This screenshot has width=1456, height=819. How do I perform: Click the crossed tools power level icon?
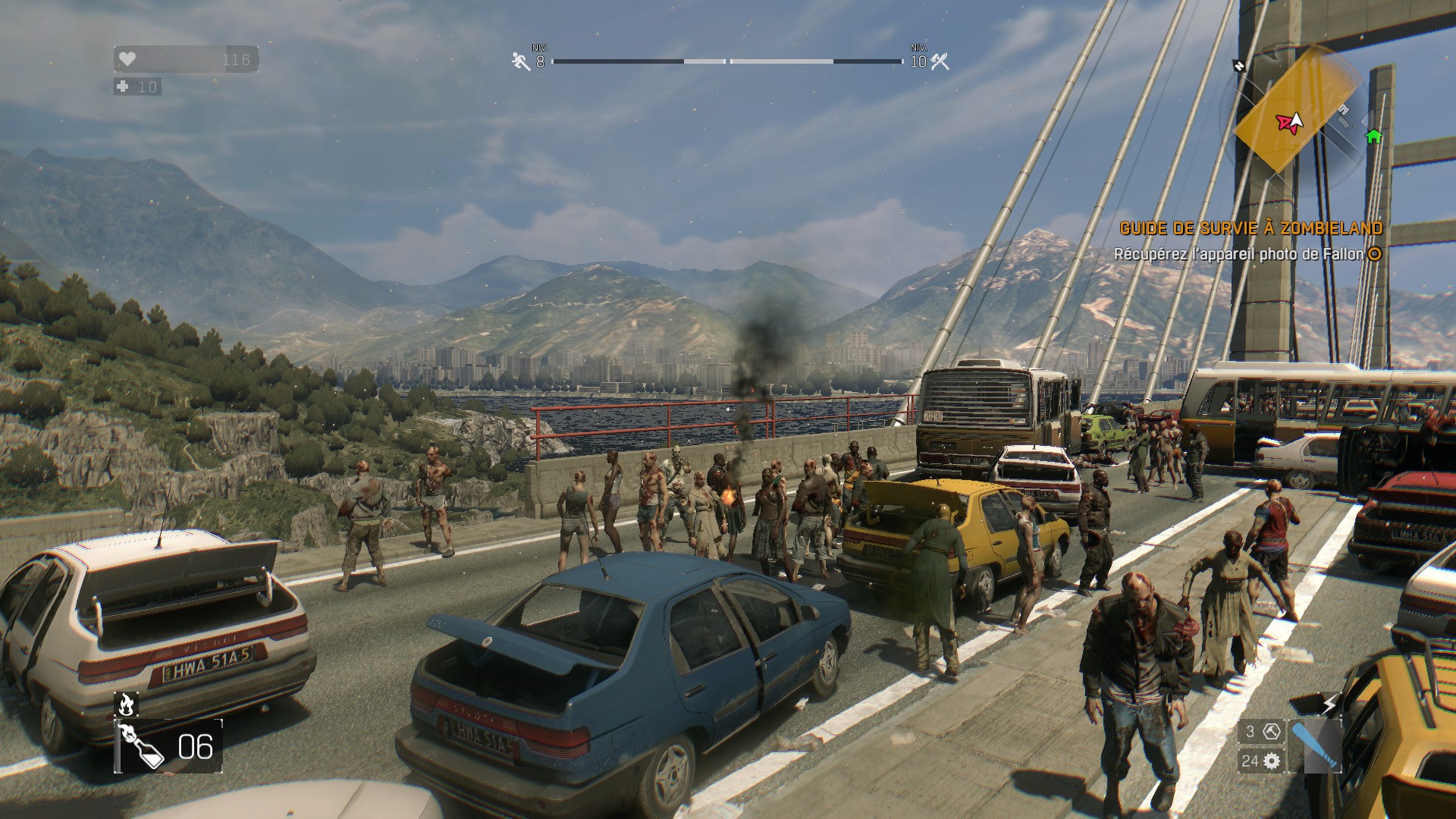point(940,61)
